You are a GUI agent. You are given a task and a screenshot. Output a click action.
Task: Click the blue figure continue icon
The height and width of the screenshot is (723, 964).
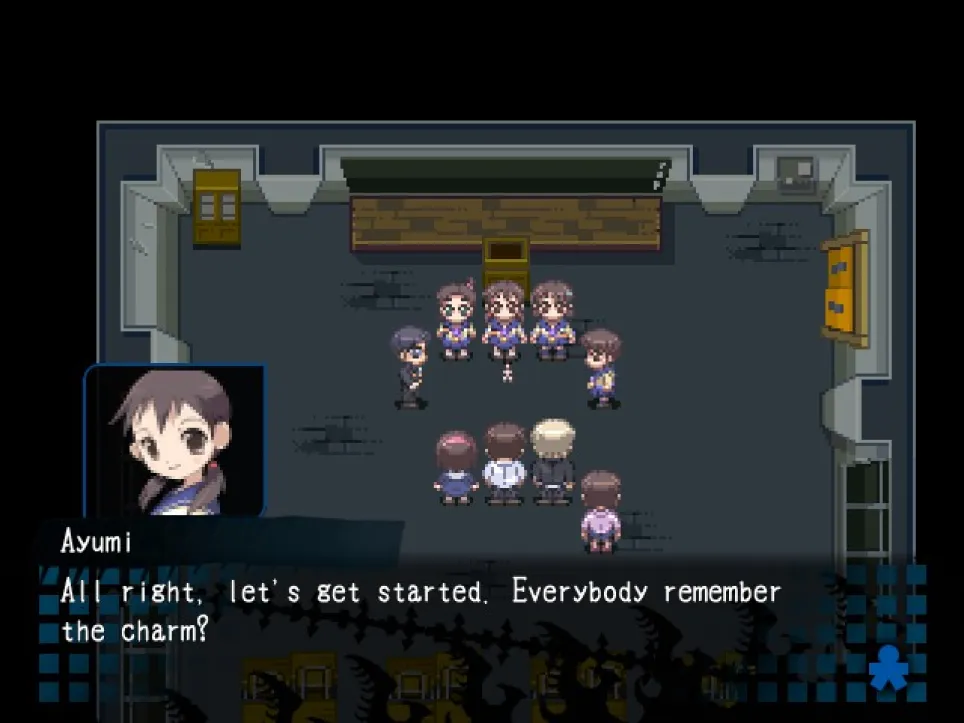pyautogui.click(x=886, y=667)
